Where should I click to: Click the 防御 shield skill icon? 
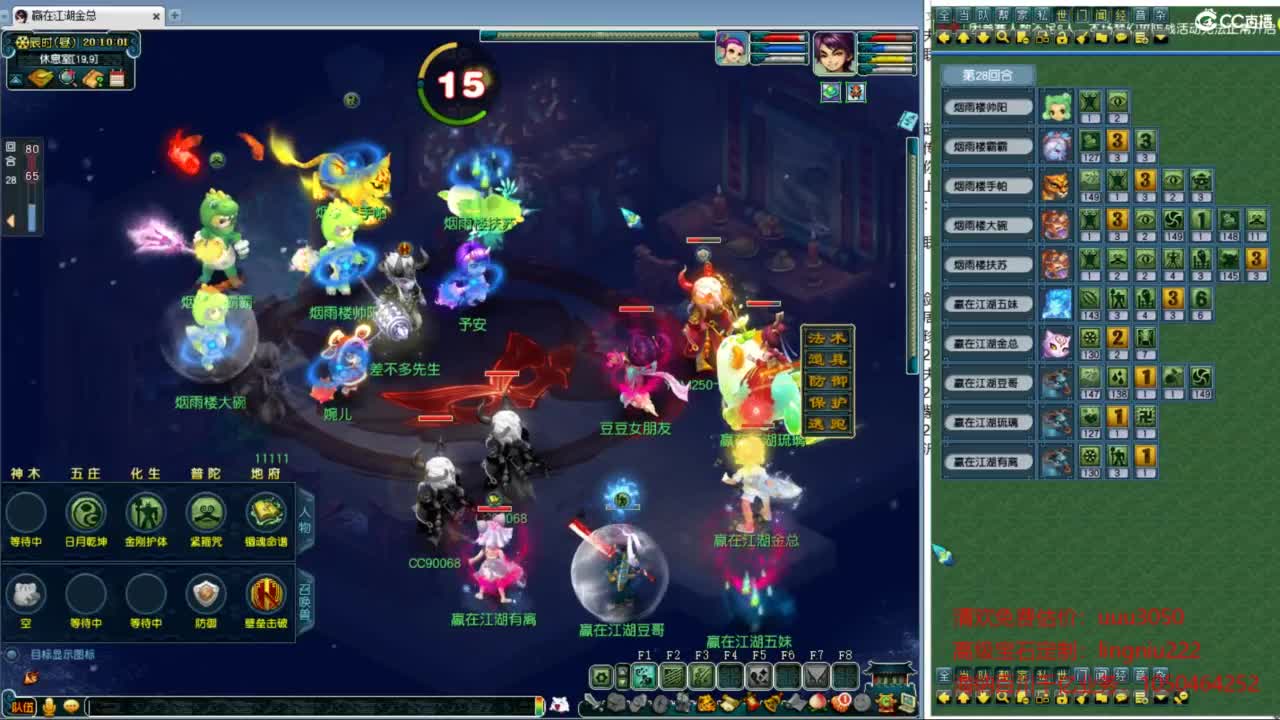tap(205, 595)
